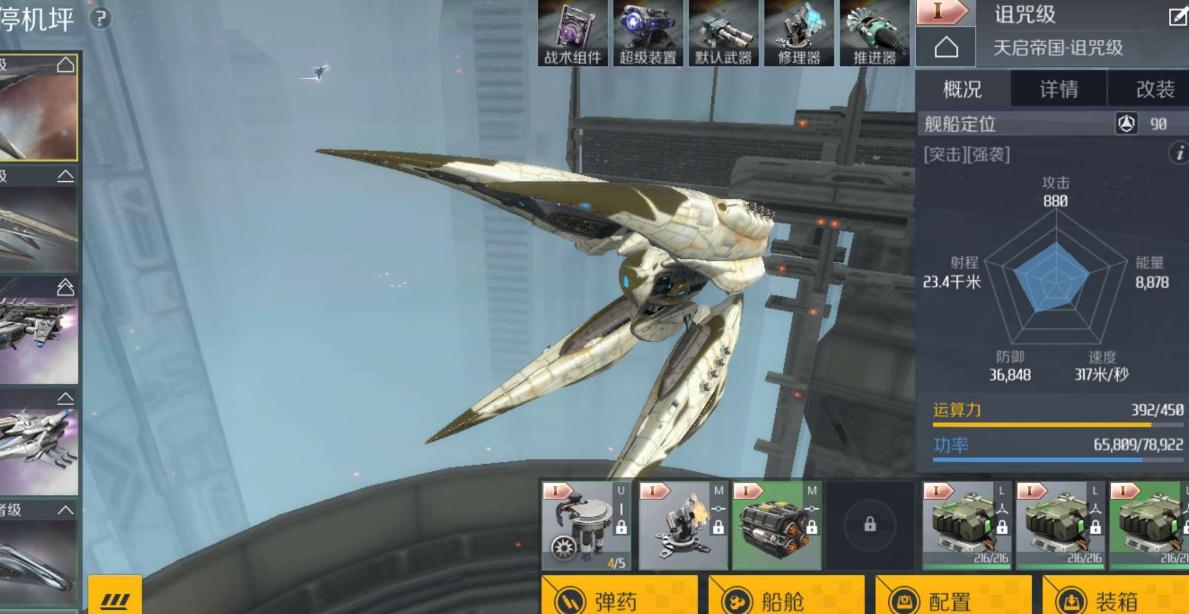Click the yellow striped button at bottom left
This screenshot has width=1189, height=614.
tap(115, 598)
